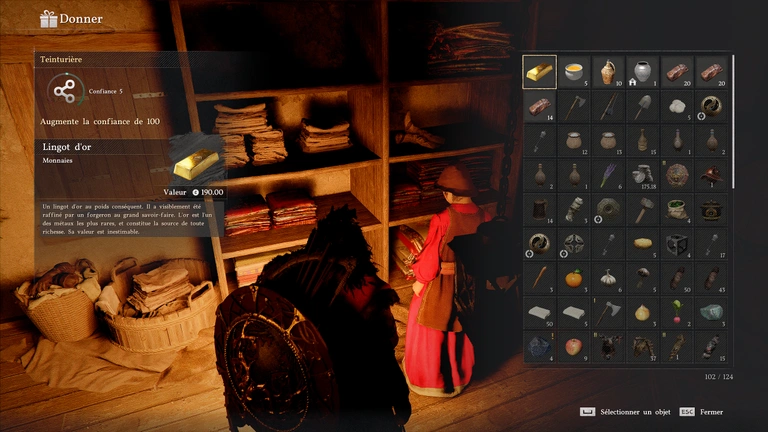Pick the stack of silver coins
This screenshot has width=768, height=432.
643,175
